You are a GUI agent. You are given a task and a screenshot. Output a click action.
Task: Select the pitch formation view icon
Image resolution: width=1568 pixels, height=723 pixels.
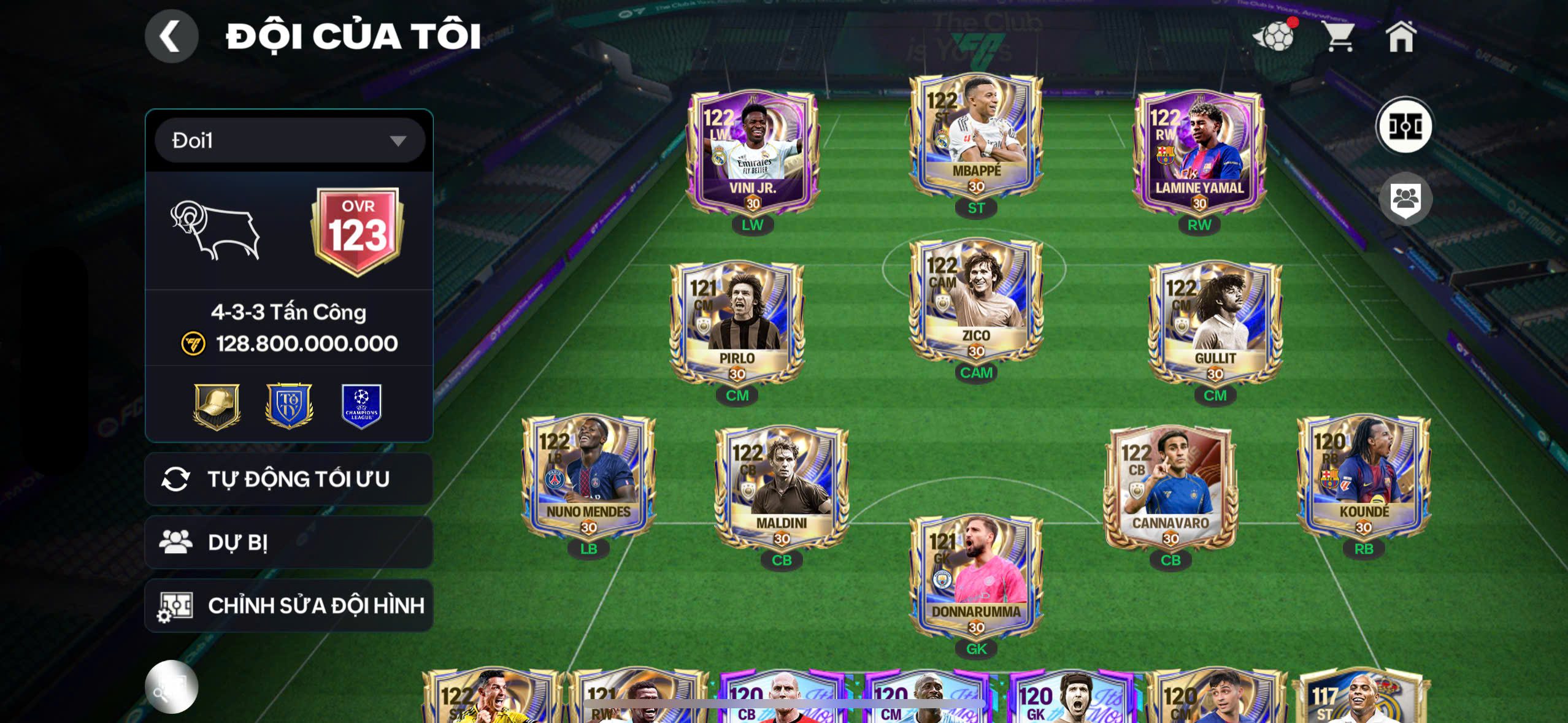click(x=1405, y=126)
